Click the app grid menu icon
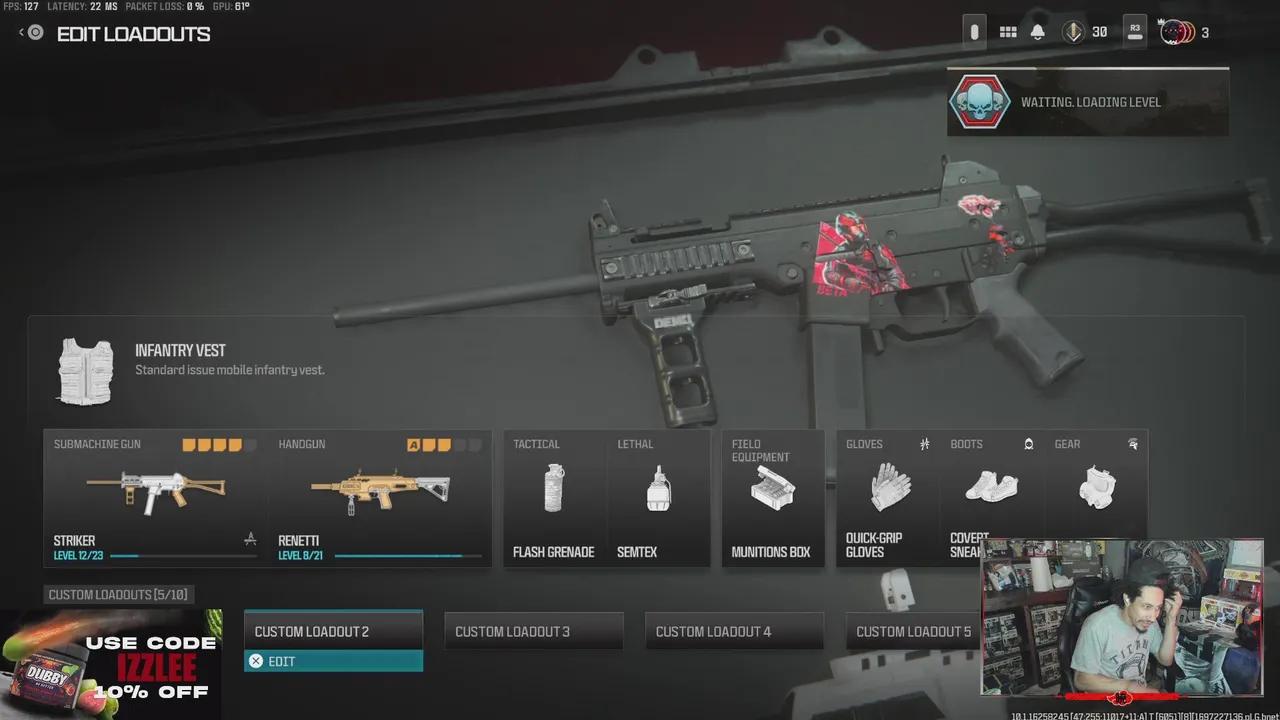This screenshot has height=720, width=1280. (1008, 31)
